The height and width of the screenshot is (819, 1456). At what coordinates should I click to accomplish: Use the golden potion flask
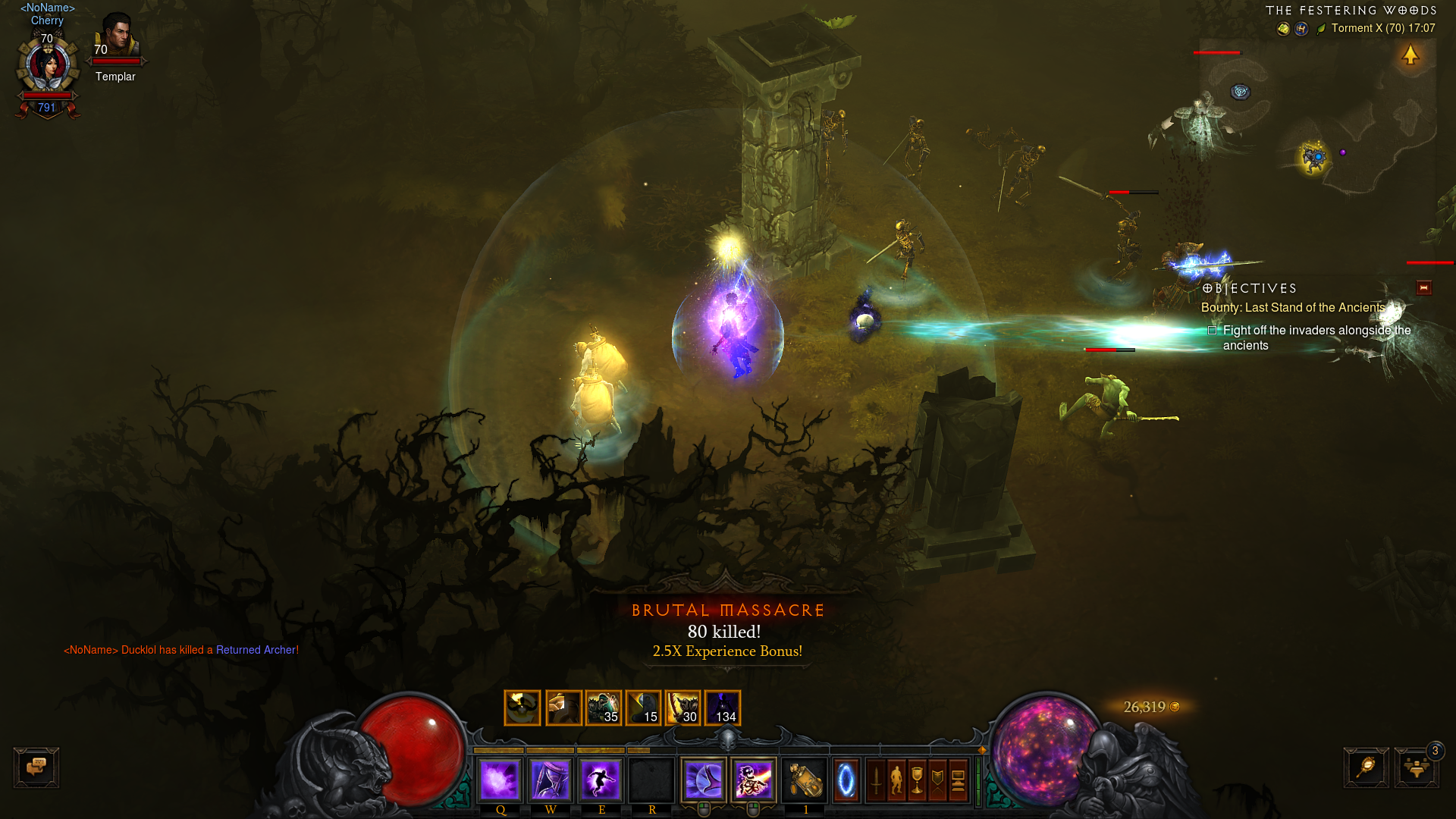805,780
